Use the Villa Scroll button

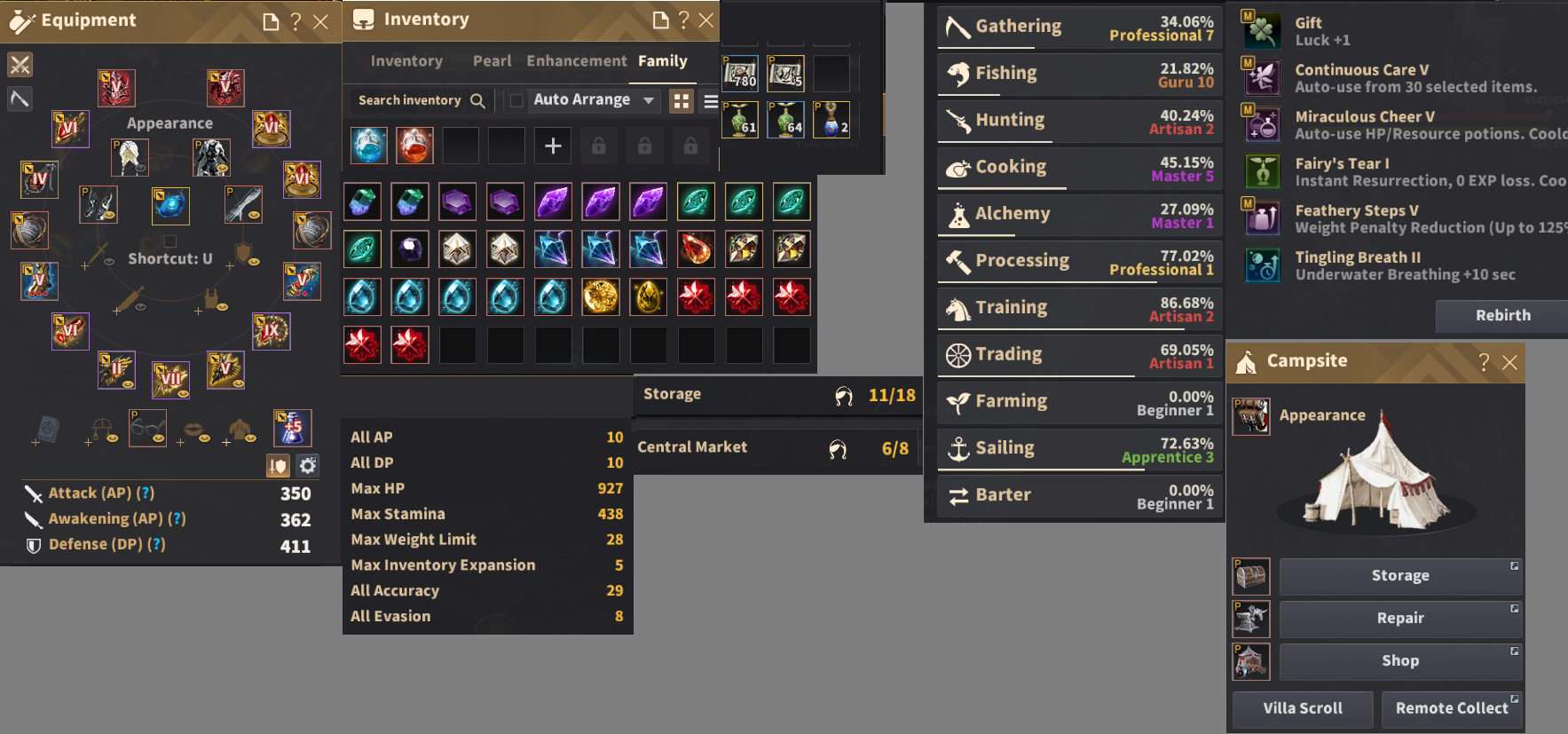[x=1302, y=708]
